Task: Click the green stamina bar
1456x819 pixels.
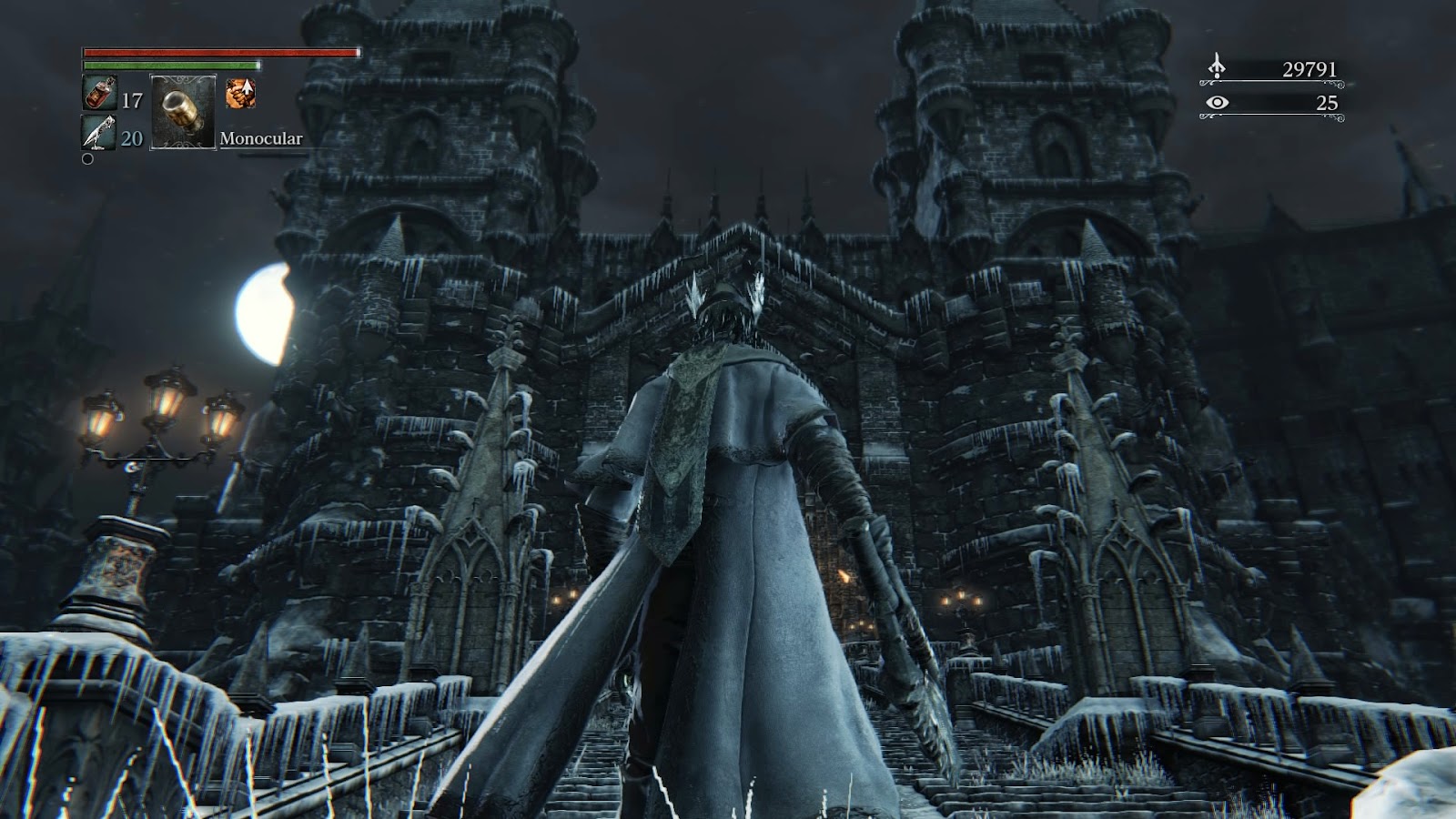Action: [x=173, y=67]
